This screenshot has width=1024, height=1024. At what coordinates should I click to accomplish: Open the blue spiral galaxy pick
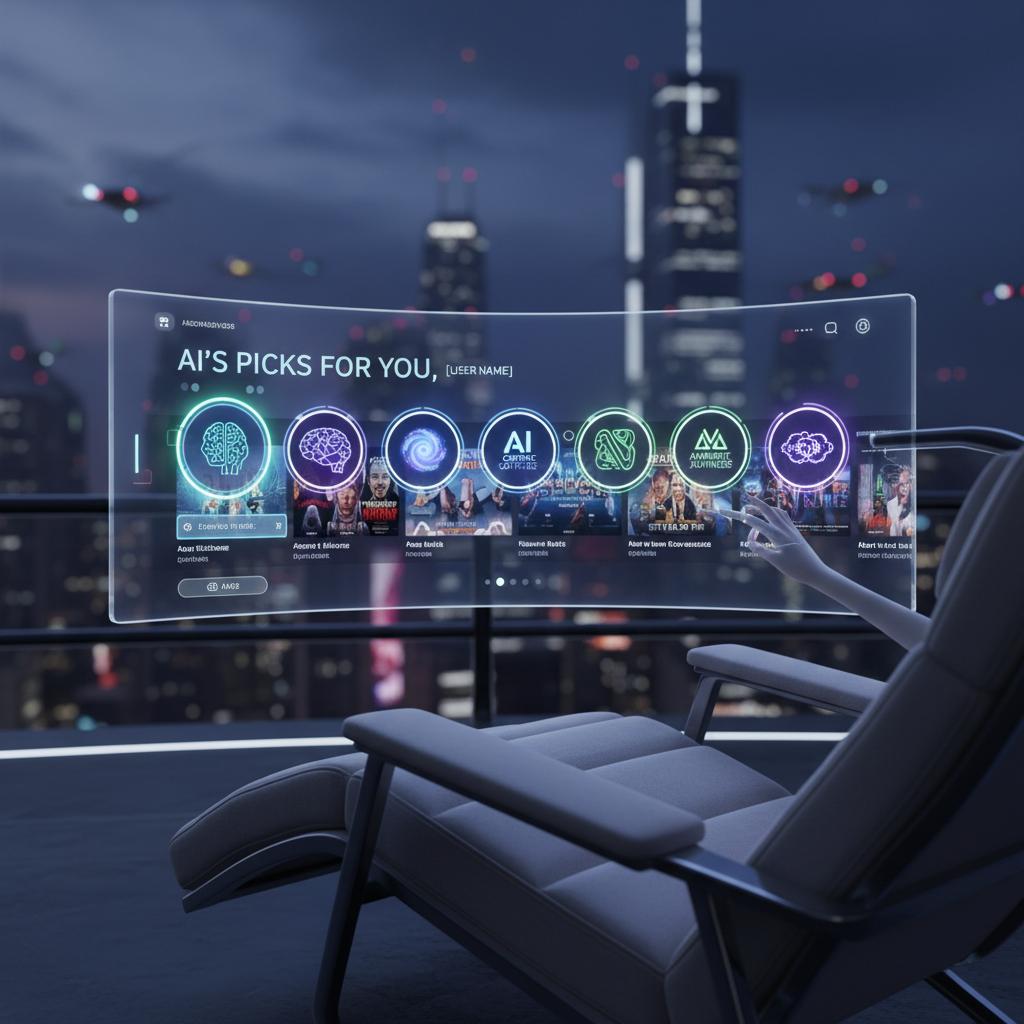click(x=422, y=449)
